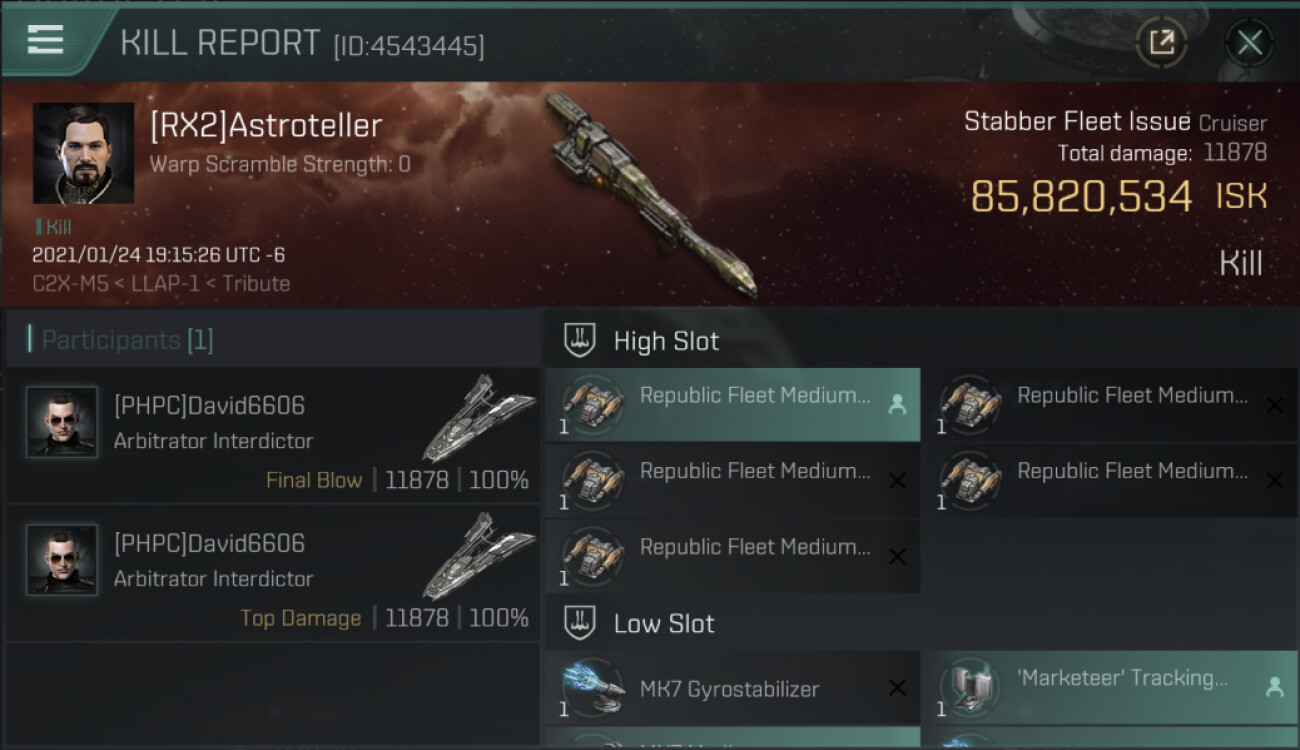Close the Kill Report window
This screenshot has height=750, width=1300.
tap(1249, 42)
